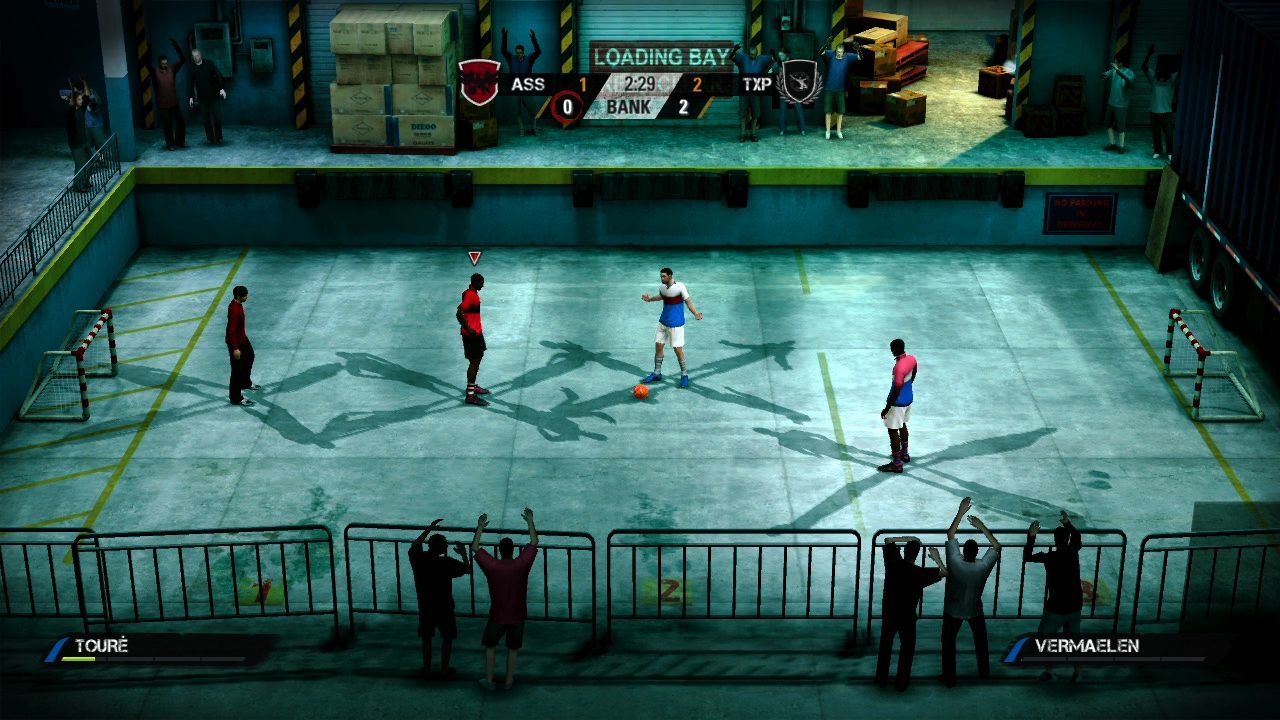Click the yellow stamina bar under Touré's name
This screenshot has height=720, width=1280.
(x=78, y=658)
